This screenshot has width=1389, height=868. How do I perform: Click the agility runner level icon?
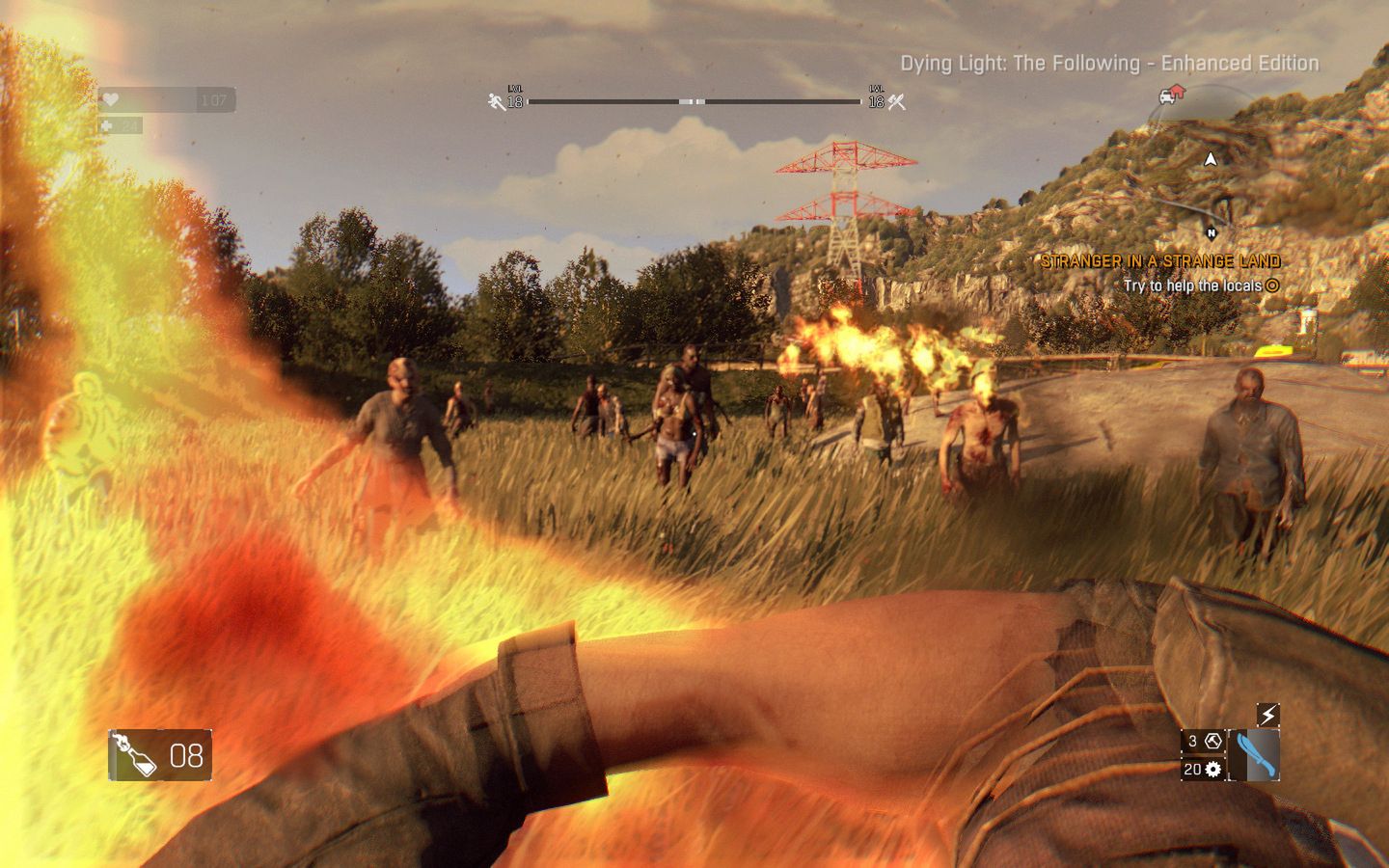point(497,101)
